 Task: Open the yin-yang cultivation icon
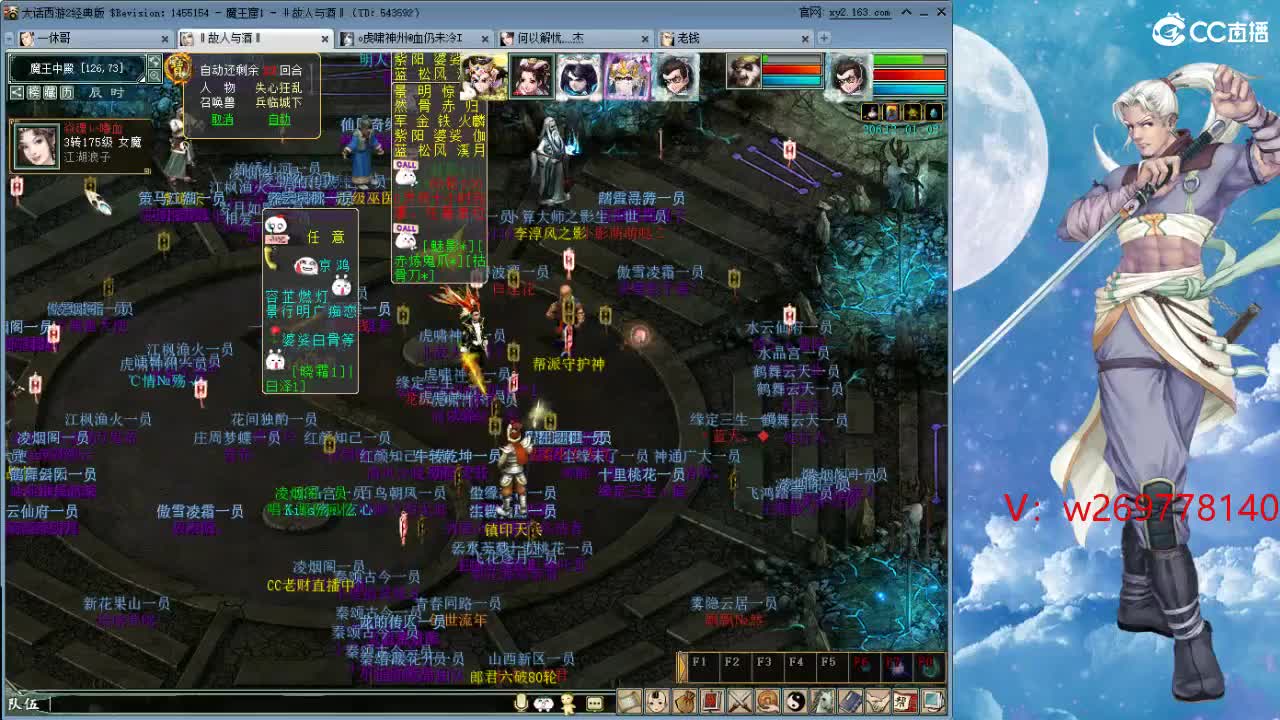click(797, 701)
